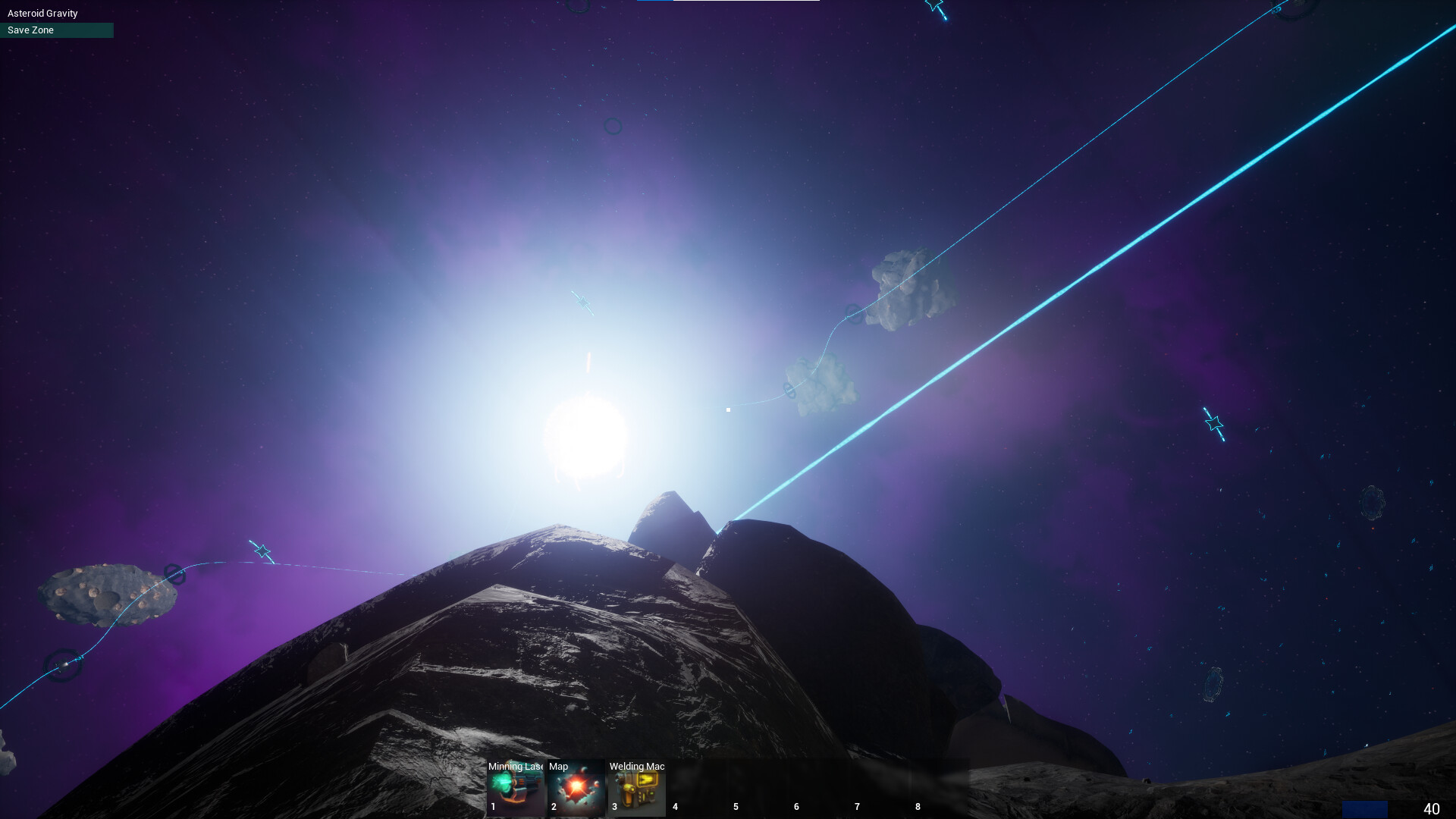Viewport: 1456px width, 819px height.
Task: Click hotbar slot 7 label
Action: [x=857, y=807]
